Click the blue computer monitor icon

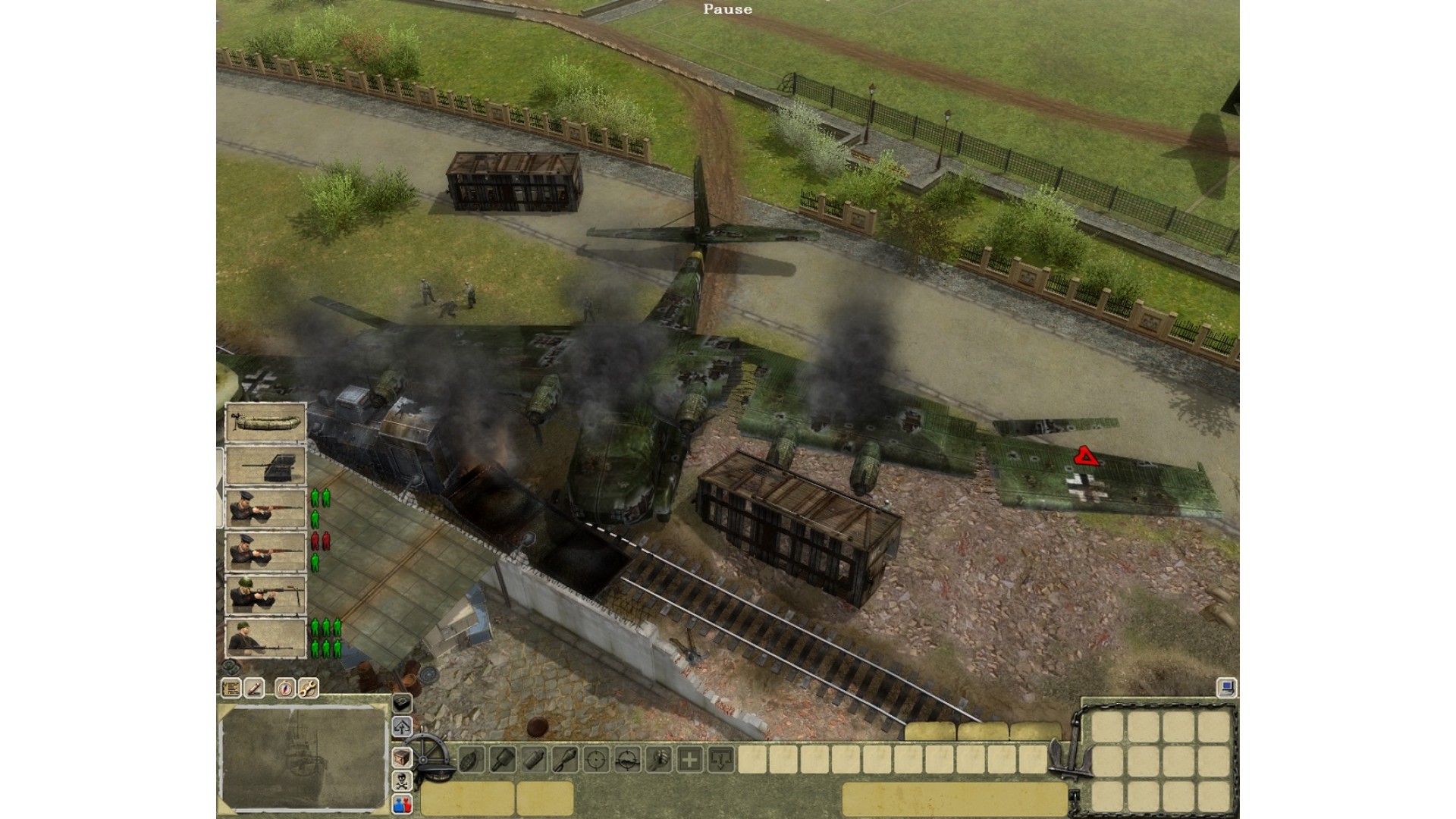(1225, 688)
